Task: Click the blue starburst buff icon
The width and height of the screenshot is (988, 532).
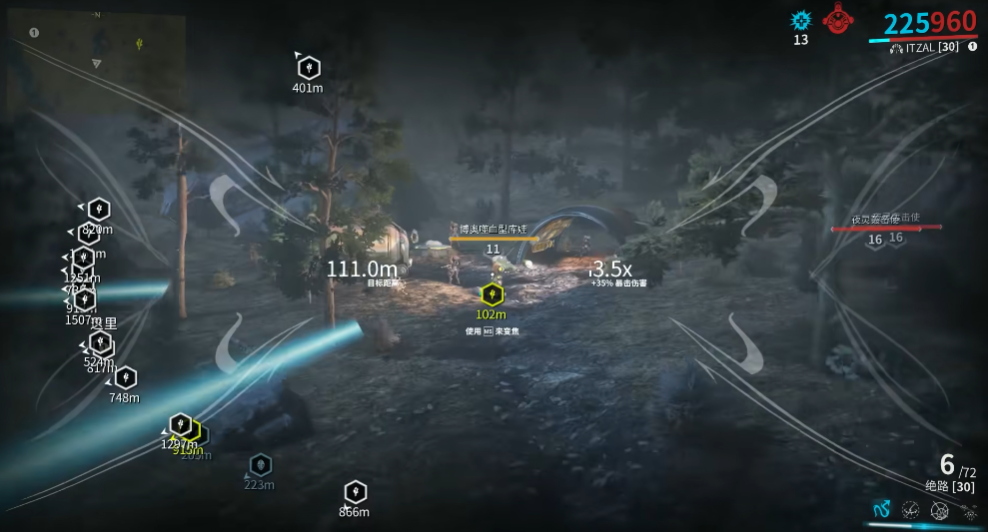Action: [800, 20]
